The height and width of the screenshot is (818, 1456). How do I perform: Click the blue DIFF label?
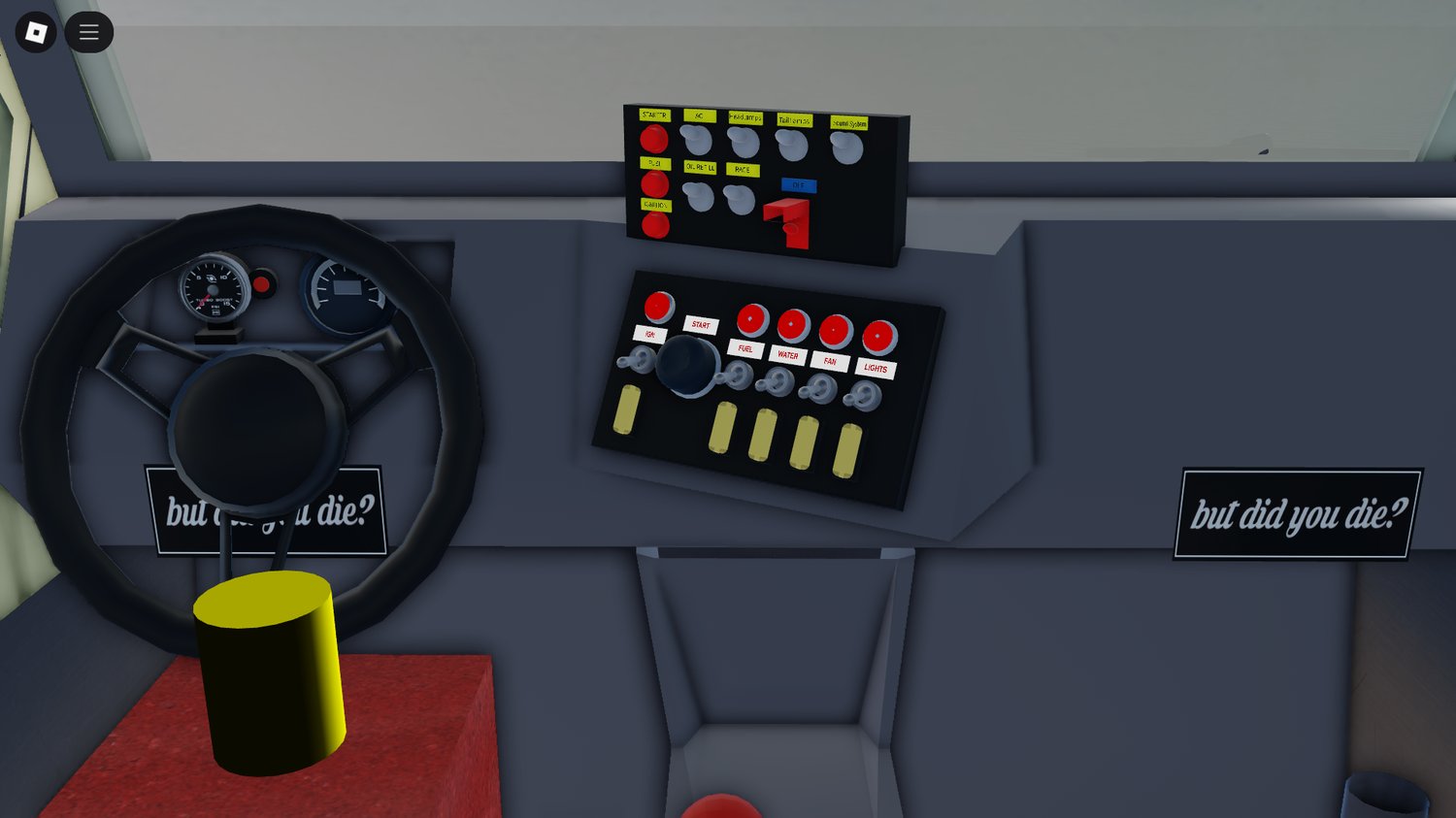(x=798, y=185)
